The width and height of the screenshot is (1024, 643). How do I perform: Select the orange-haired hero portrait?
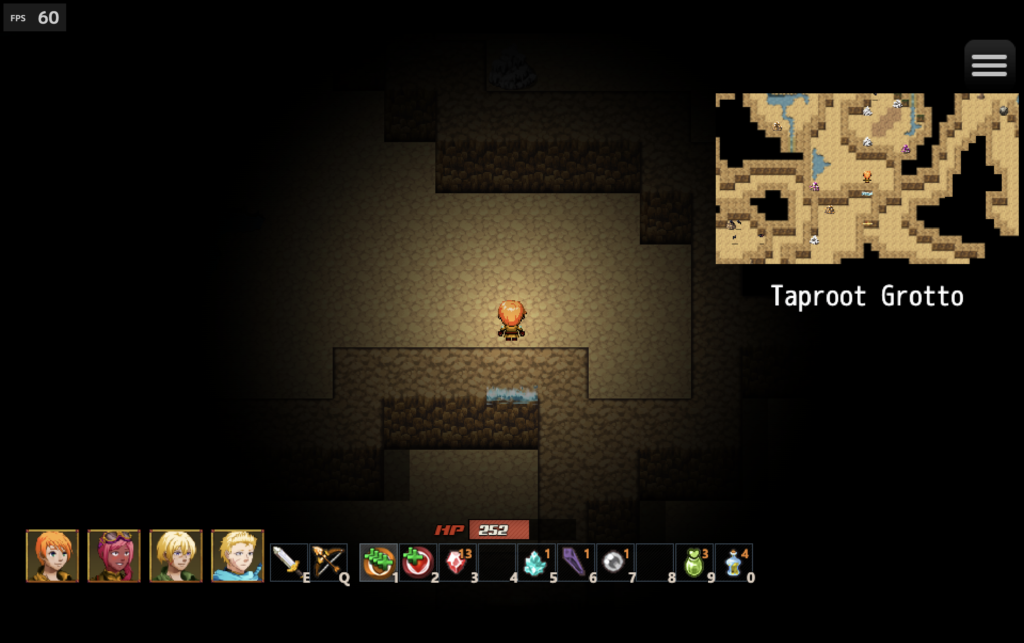(52, 556)
